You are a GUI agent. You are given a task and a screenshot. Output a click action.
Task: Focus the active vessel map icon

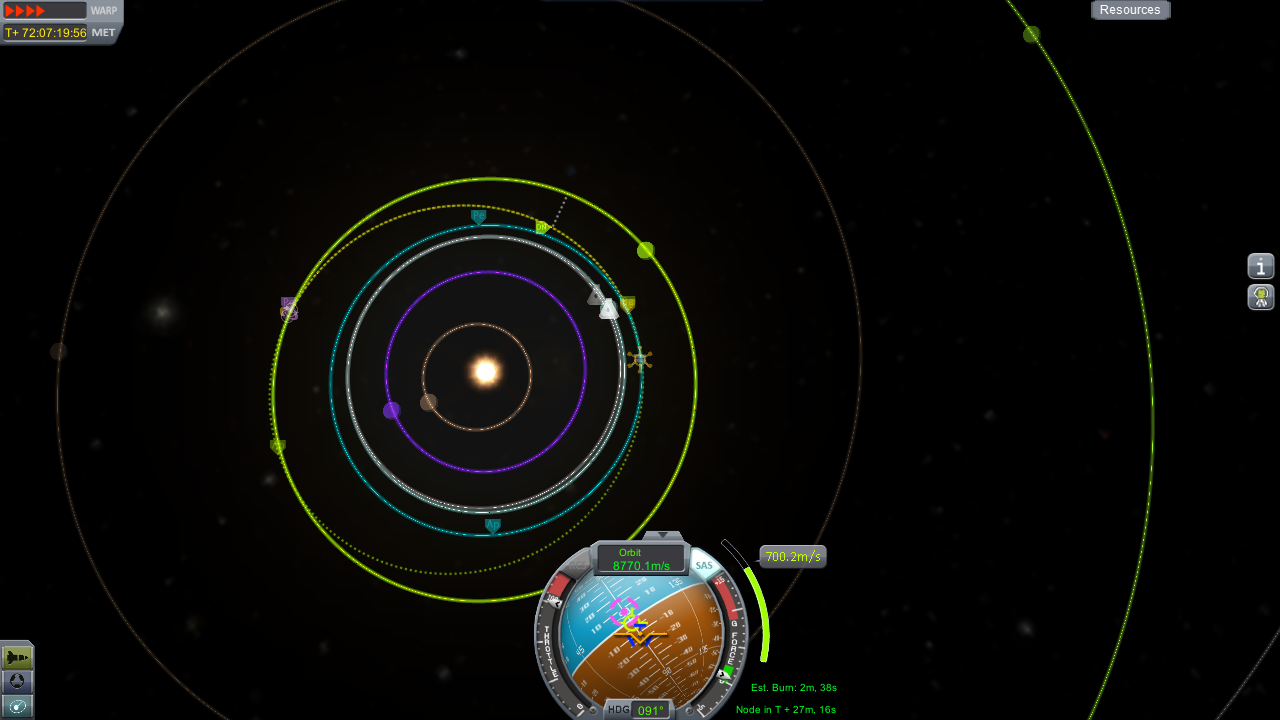click(x=640, y=358)
